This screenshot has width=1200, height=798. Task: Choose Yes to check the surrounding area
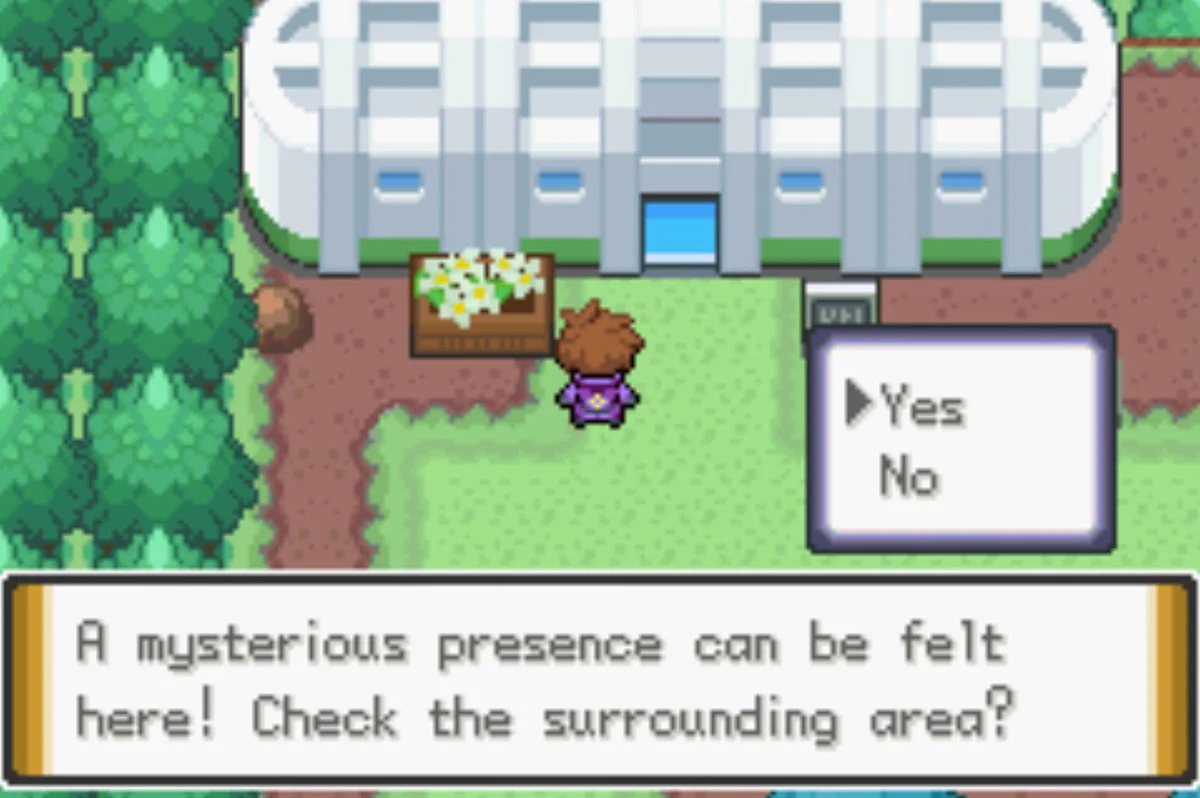click(921, 407)
